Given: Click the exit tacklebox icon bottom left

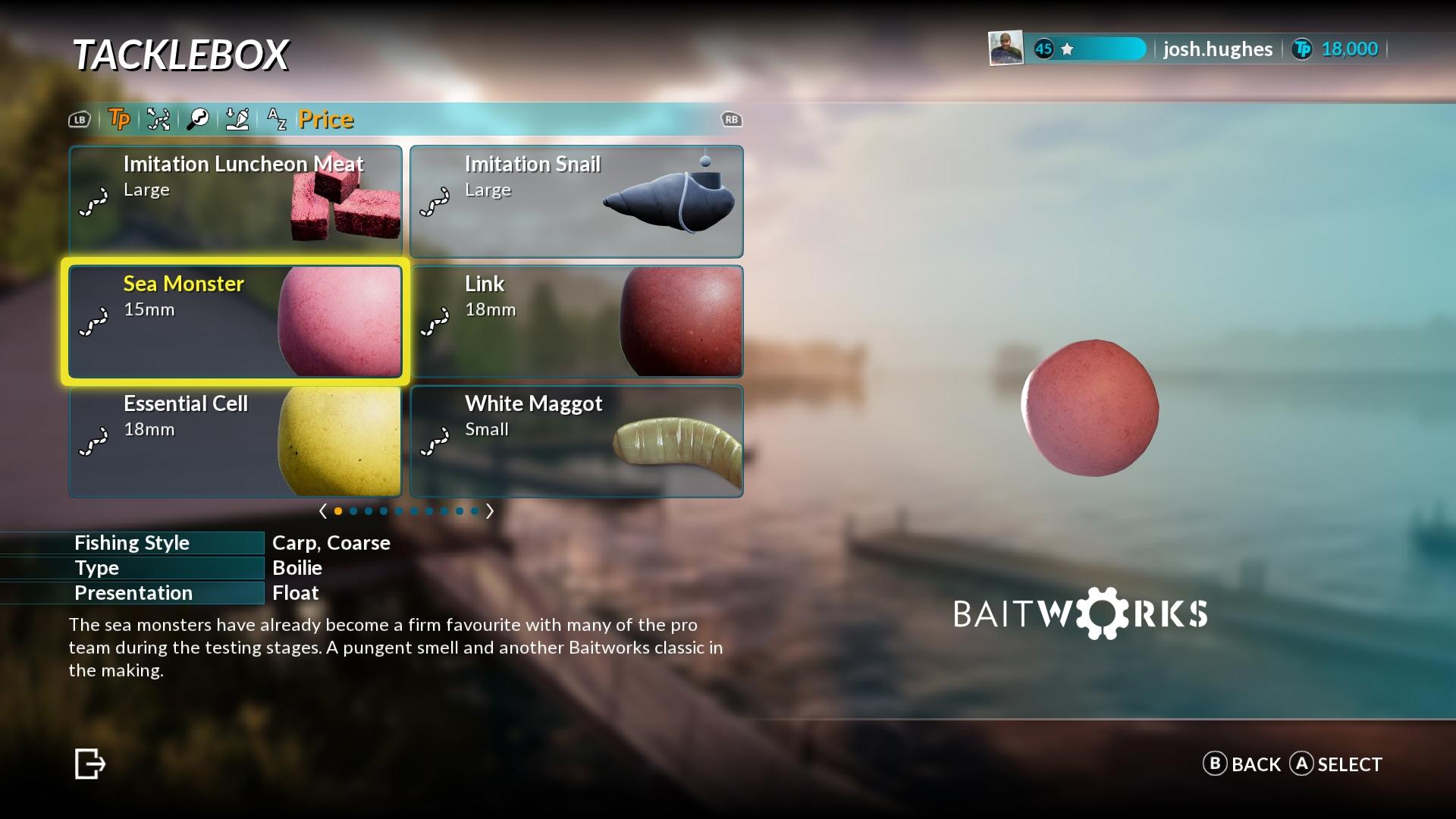Looking at the screenshot, I should [x=89, y=764].
